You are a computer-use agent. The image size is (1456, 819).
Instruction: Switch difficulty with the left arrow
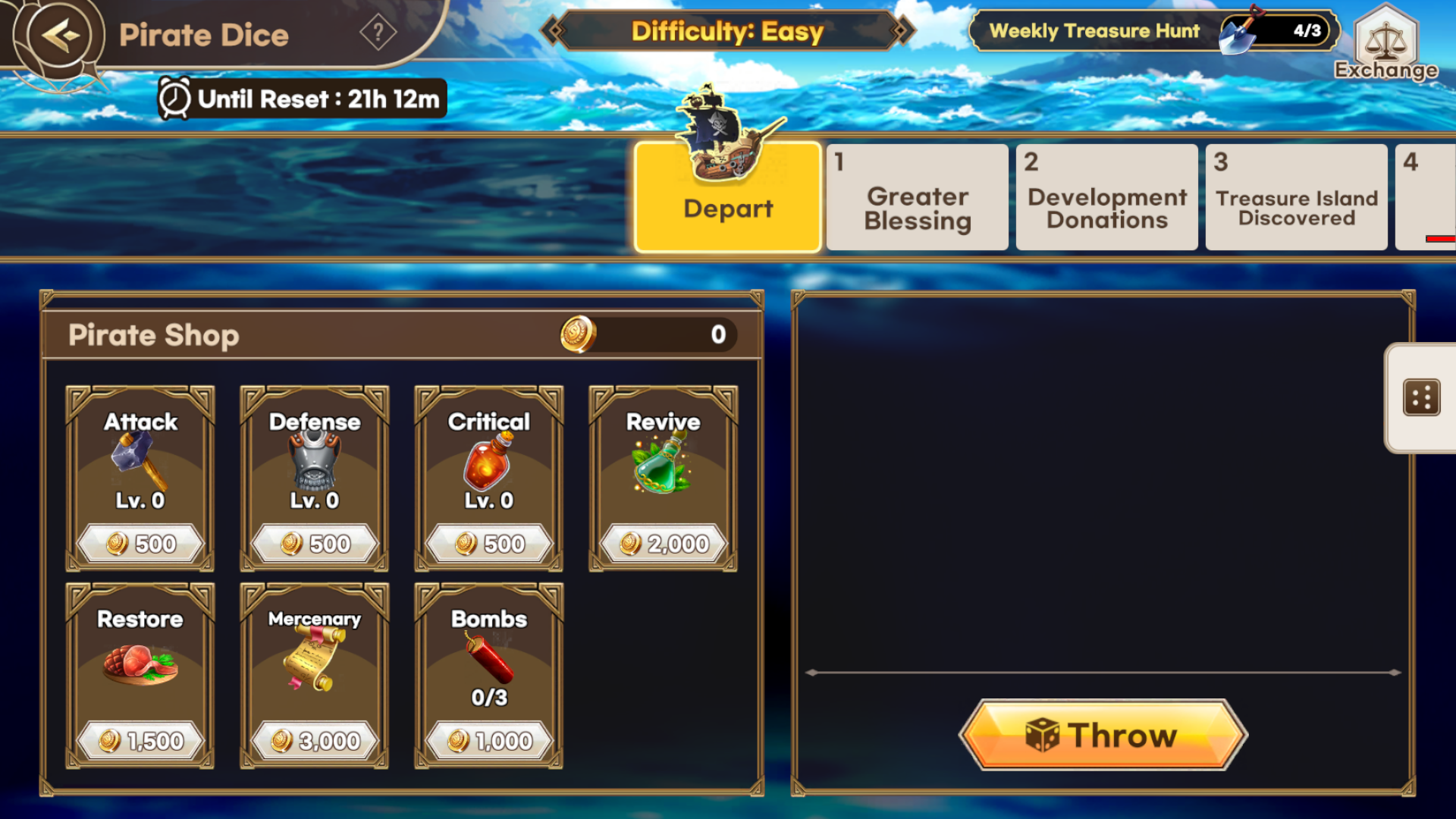point(554,31)
